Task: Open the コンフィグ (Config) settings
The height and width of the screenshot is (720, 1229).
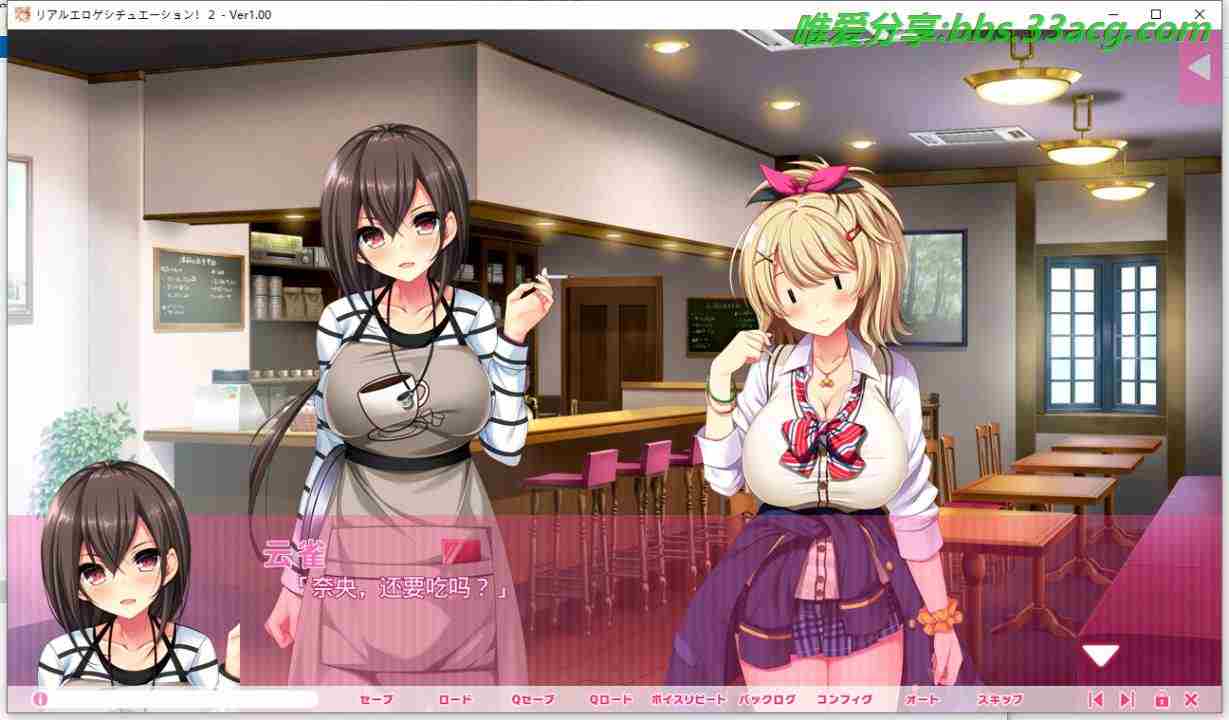Action: pos(845,700)
